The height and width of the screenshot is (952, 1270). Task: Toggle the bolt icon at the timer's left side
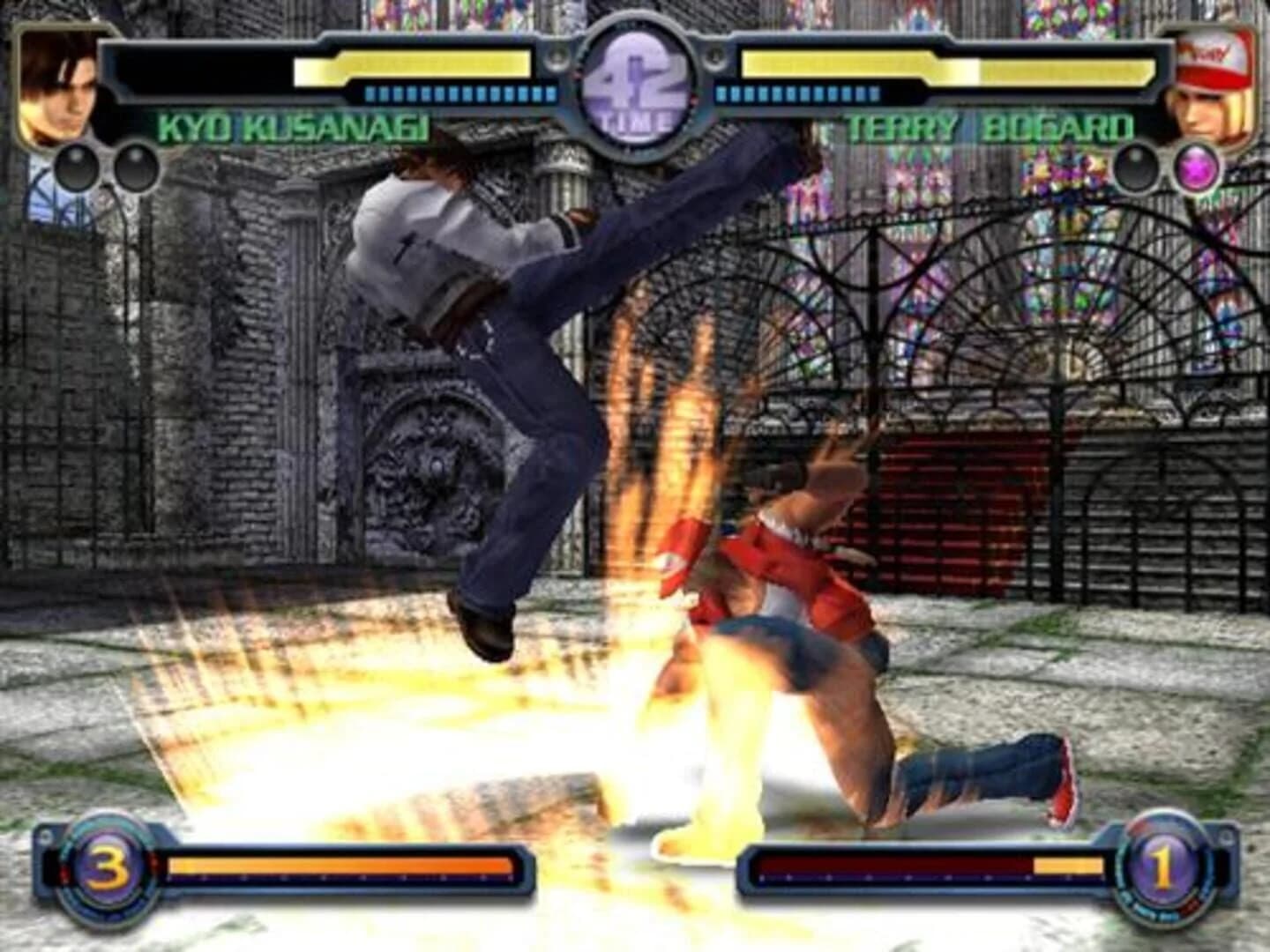[557, 55]
